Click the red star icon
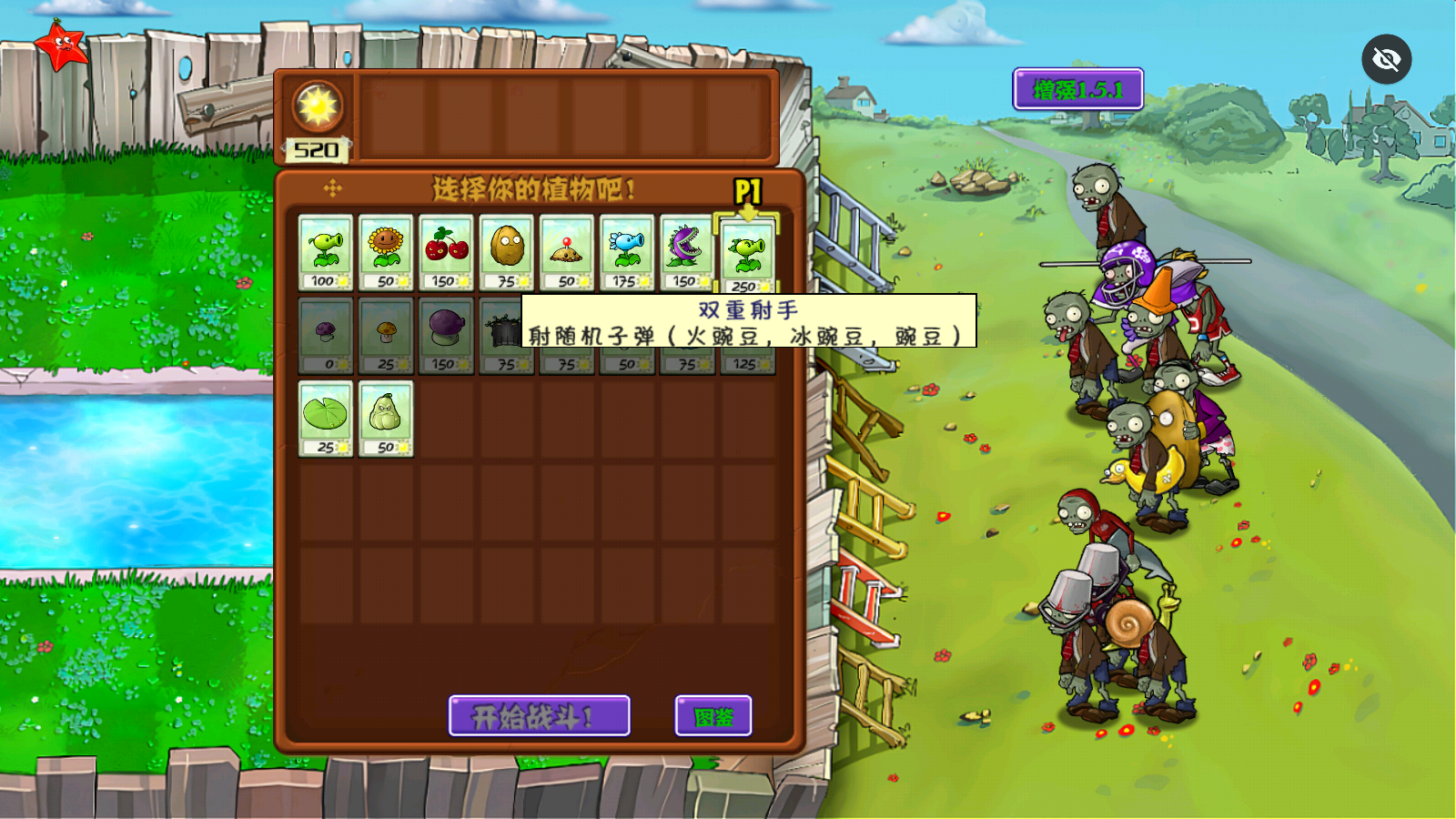 61,45
